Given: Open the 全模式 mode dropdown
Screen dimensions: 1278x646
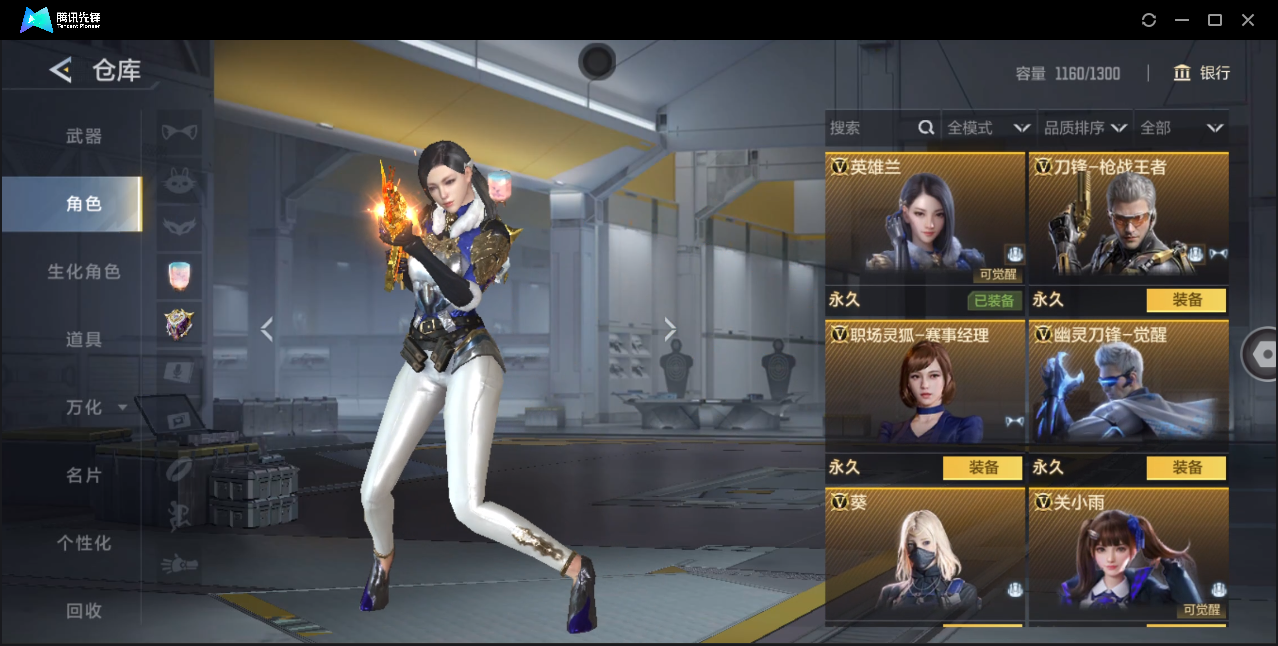Looking at the screenshot, I should [x=988, y=128].
